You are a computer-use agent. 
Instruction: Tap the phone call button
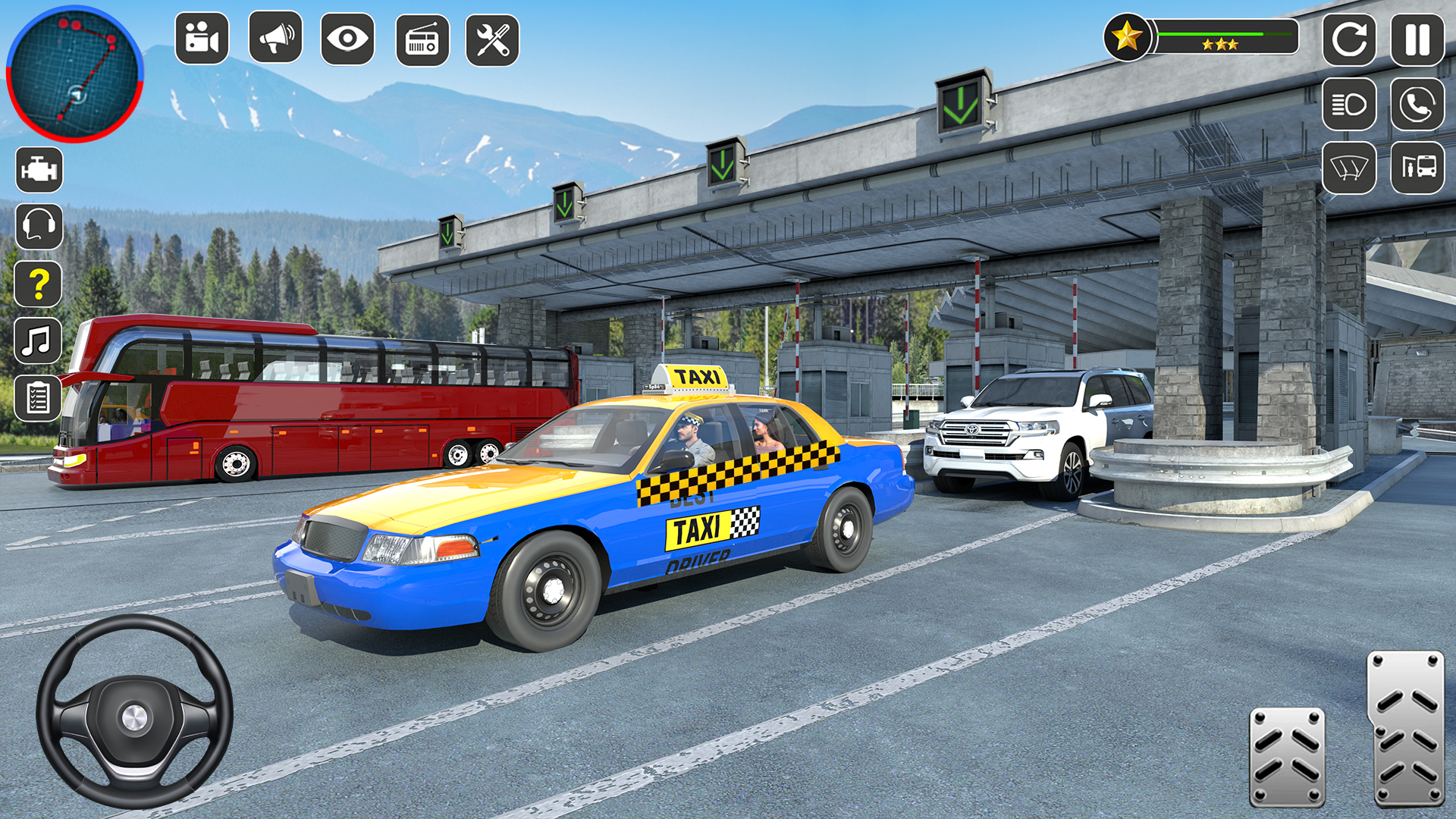1417,104
